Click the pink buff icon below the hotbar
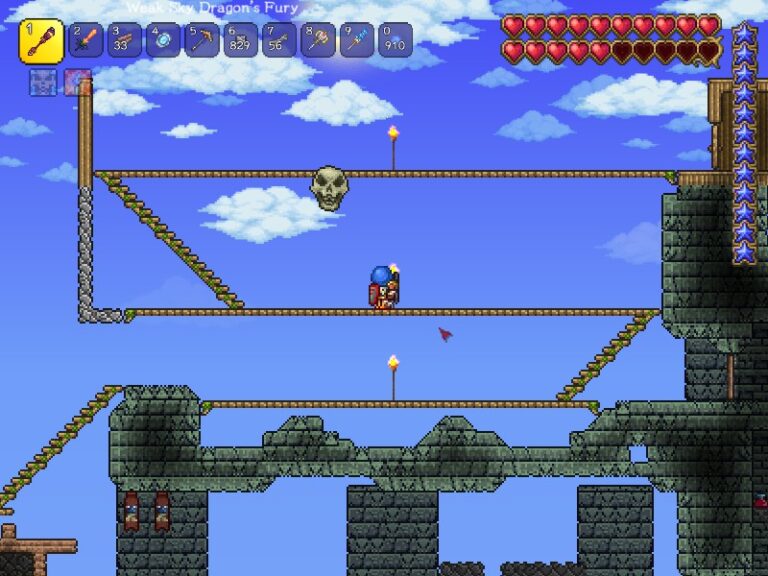 pyautogui.click(x=77, y=82)
